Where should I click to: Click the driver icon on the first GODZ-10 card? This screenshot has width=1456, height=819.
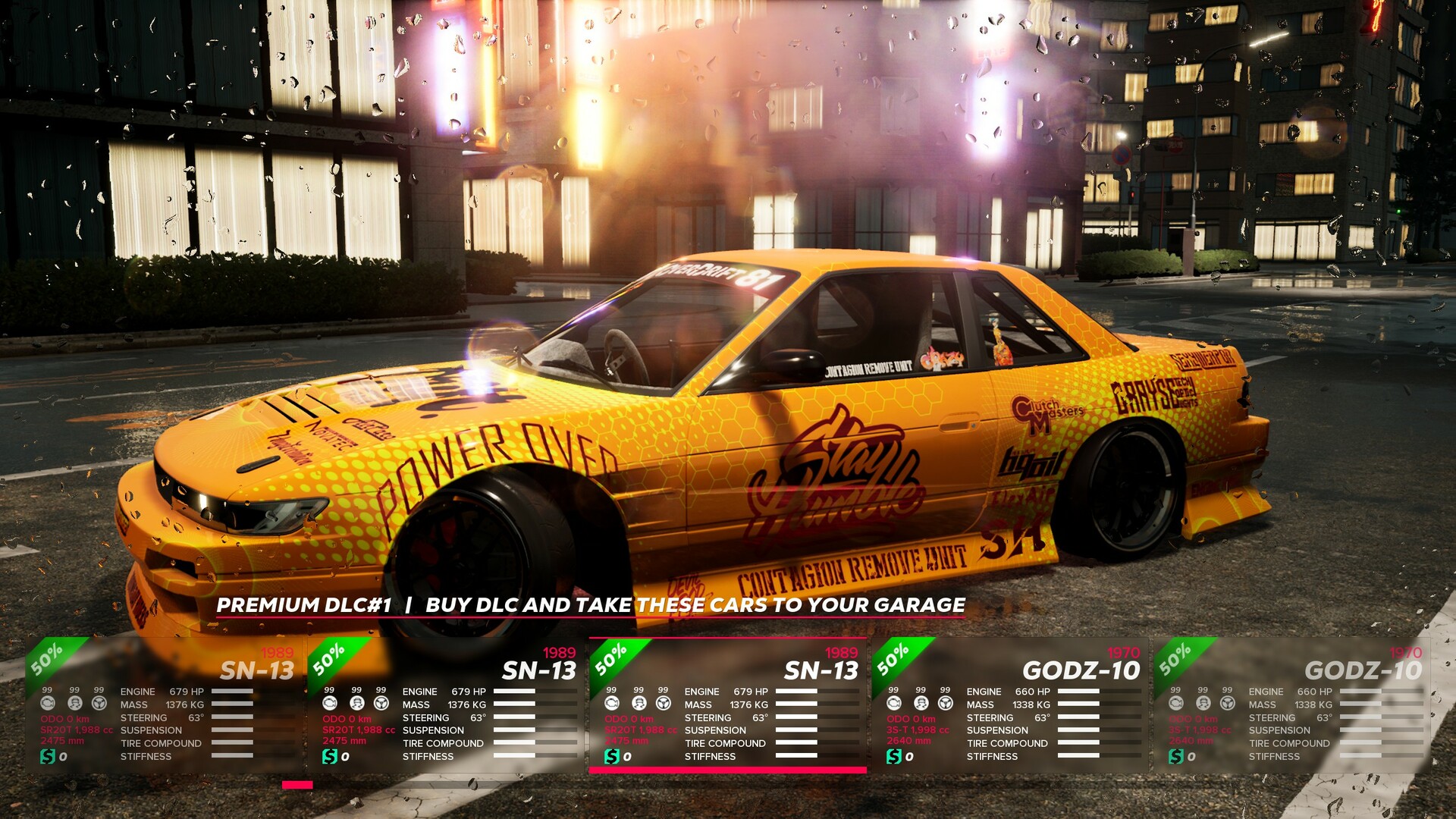[x=923, y=704]
